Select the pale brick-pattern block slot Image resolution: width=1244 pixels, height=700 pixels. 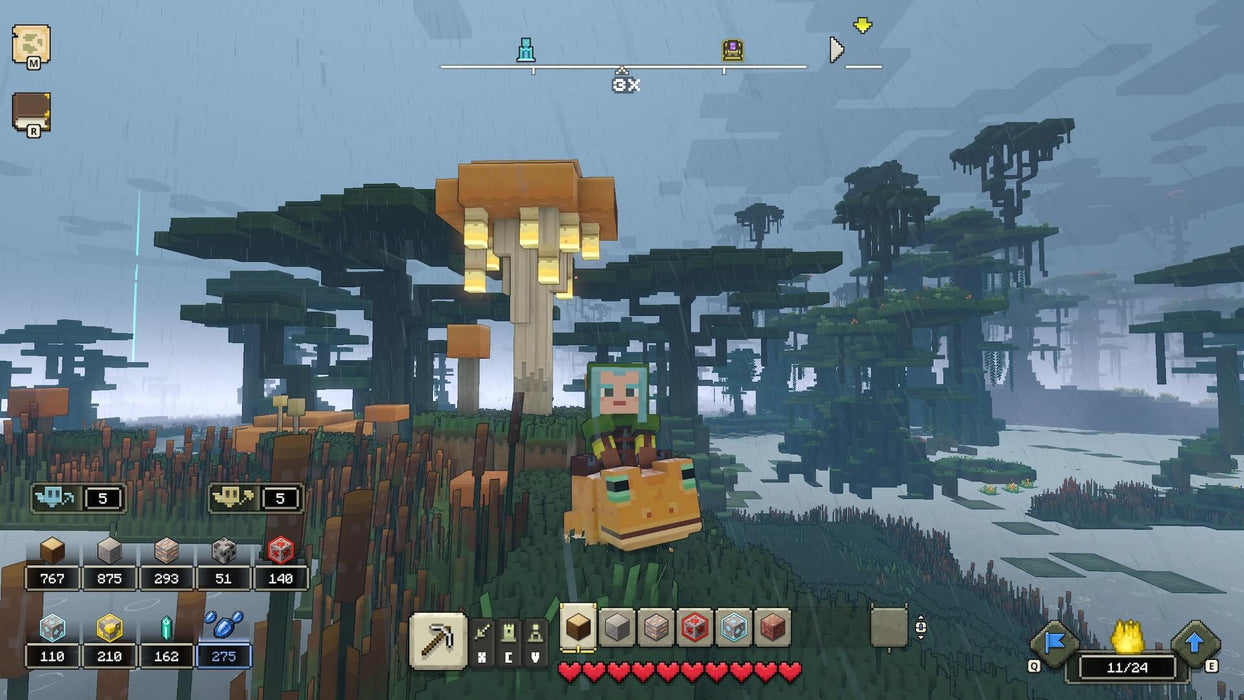[x=657, y=628]
